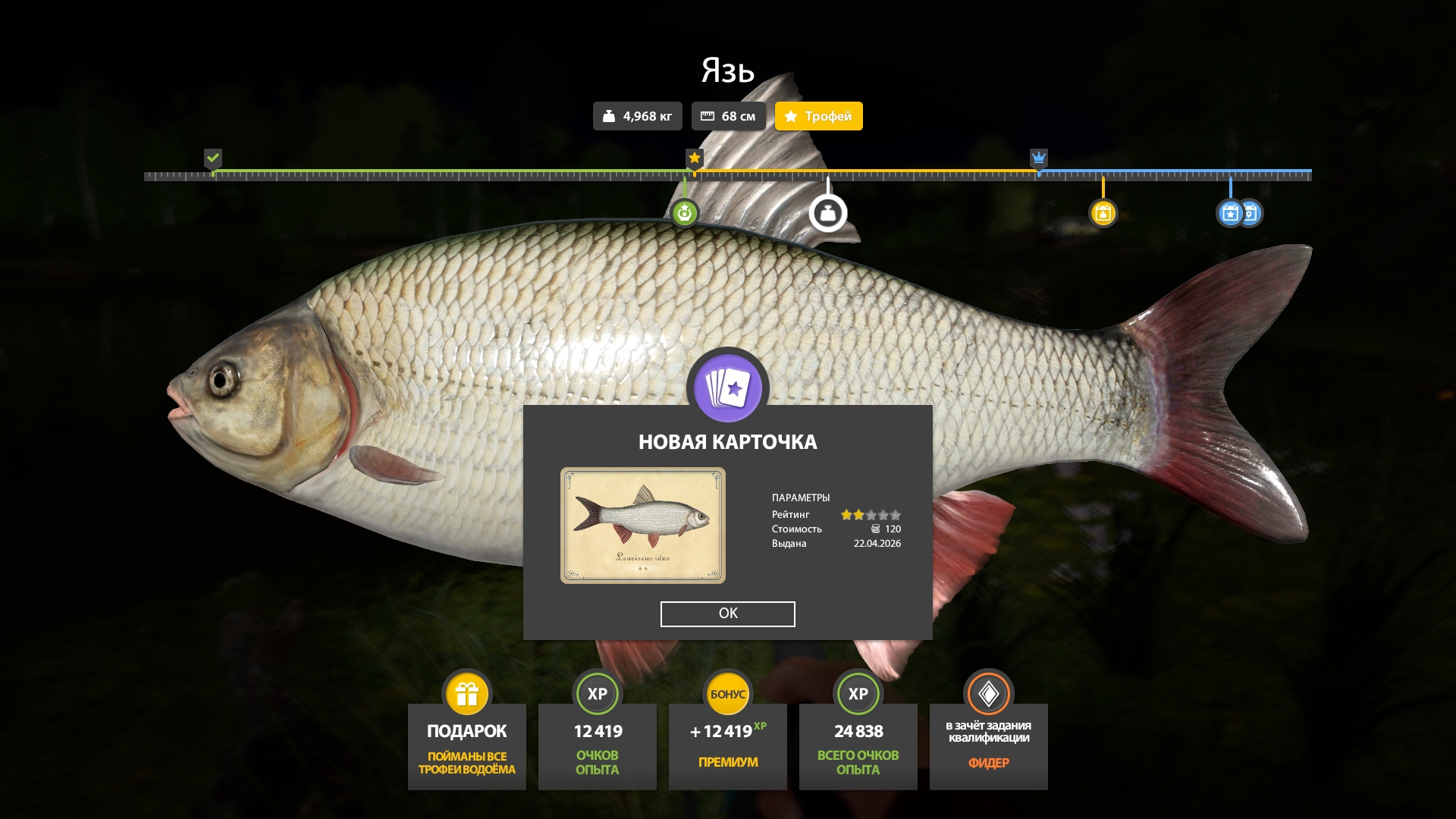Select the yellow Трофей badge
1456x819 pixels.
pyautogui.click(x=818, y=116)
